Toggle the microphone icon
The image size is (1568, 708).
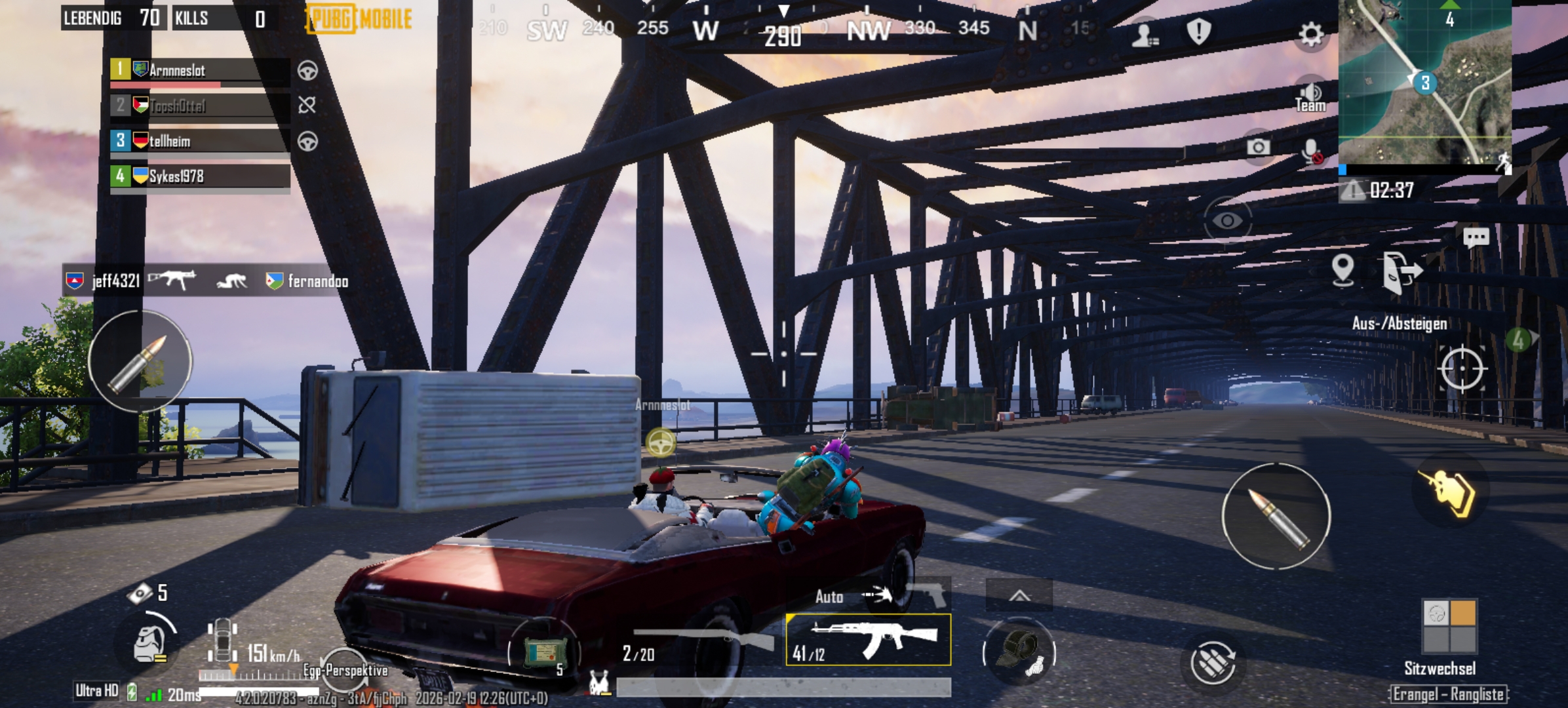(x=1311, y=152)
